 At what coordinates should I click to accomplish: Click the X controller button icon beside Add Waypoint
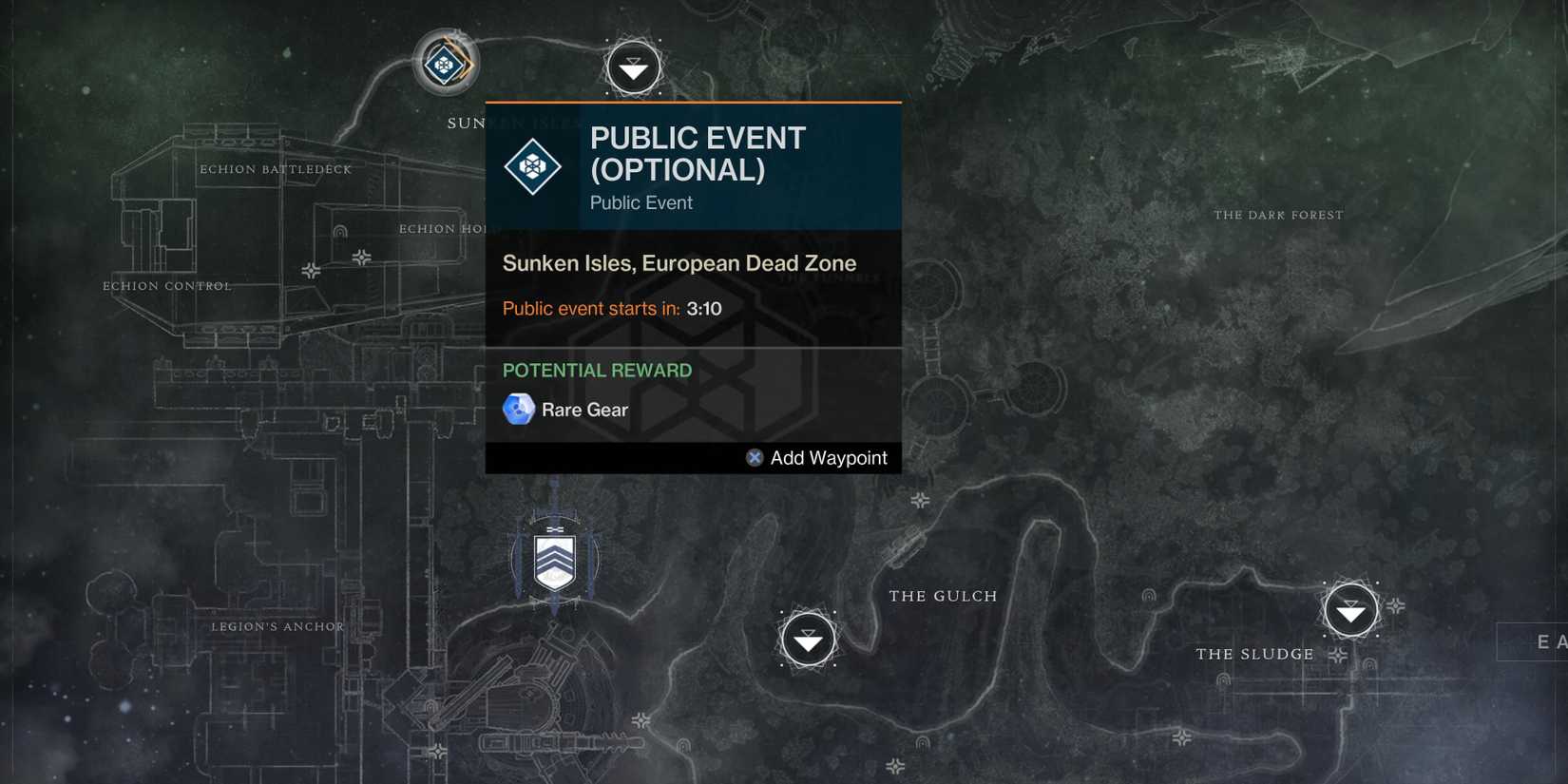coord(753,457)
